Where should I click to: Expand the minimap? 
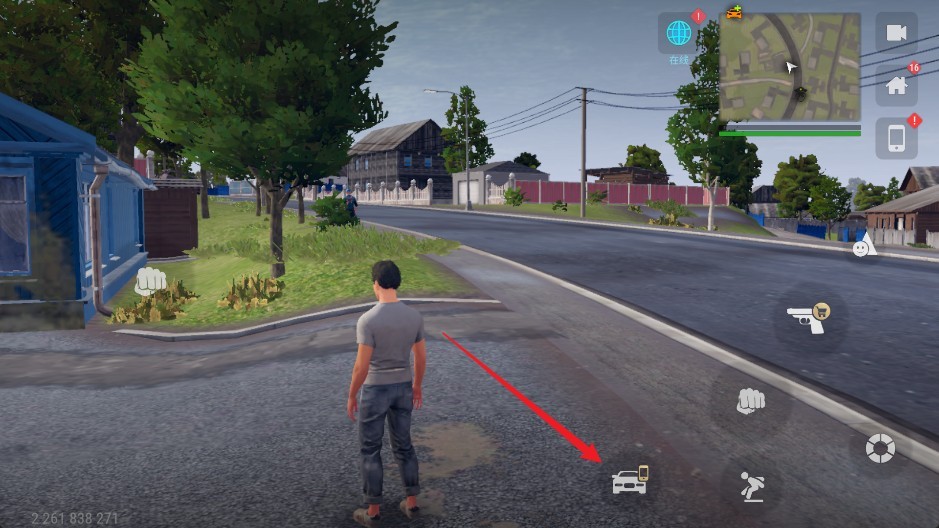click(x=789, y=67)
